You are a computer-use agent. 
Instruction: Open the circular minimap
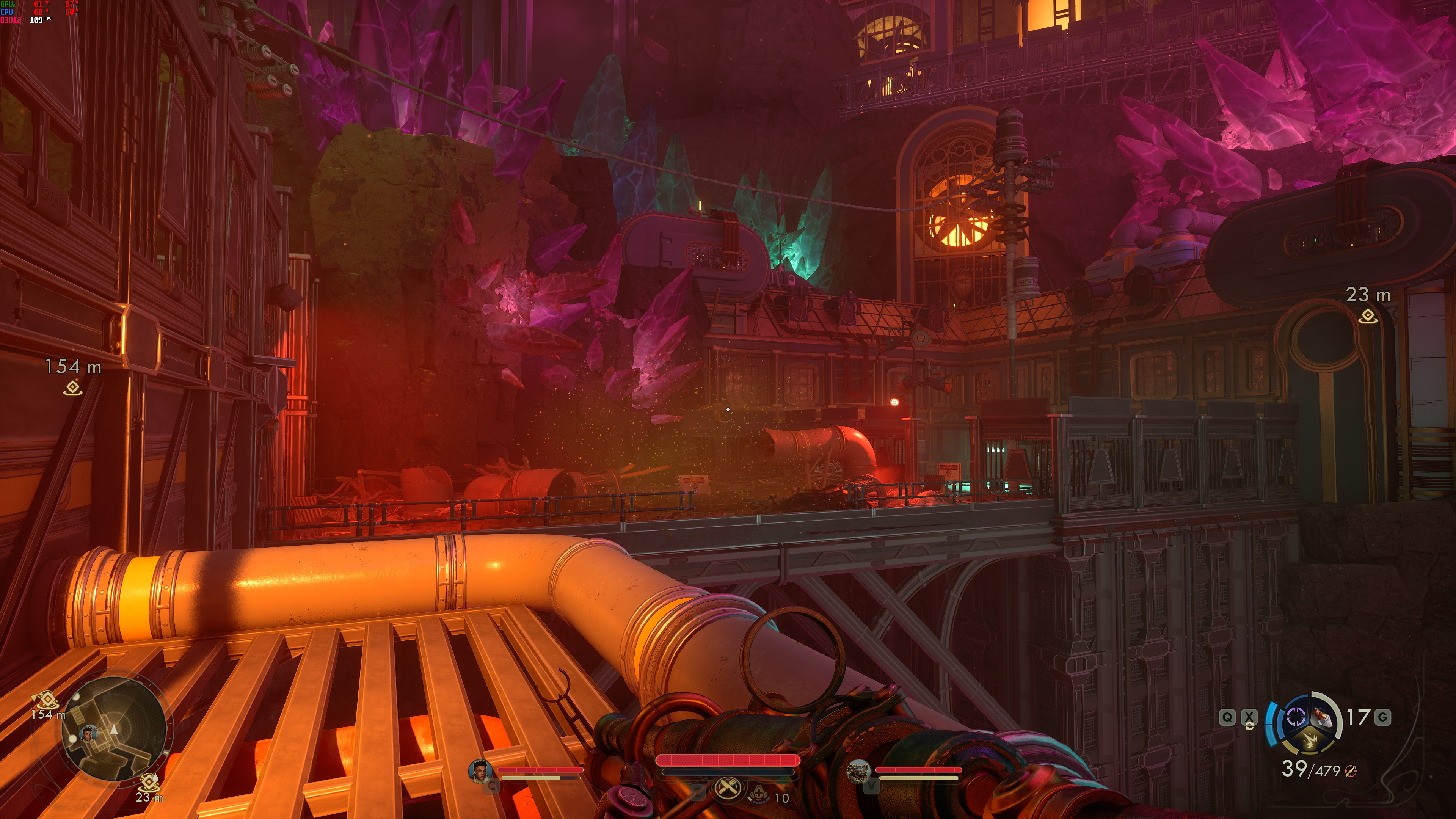point(114,729)
